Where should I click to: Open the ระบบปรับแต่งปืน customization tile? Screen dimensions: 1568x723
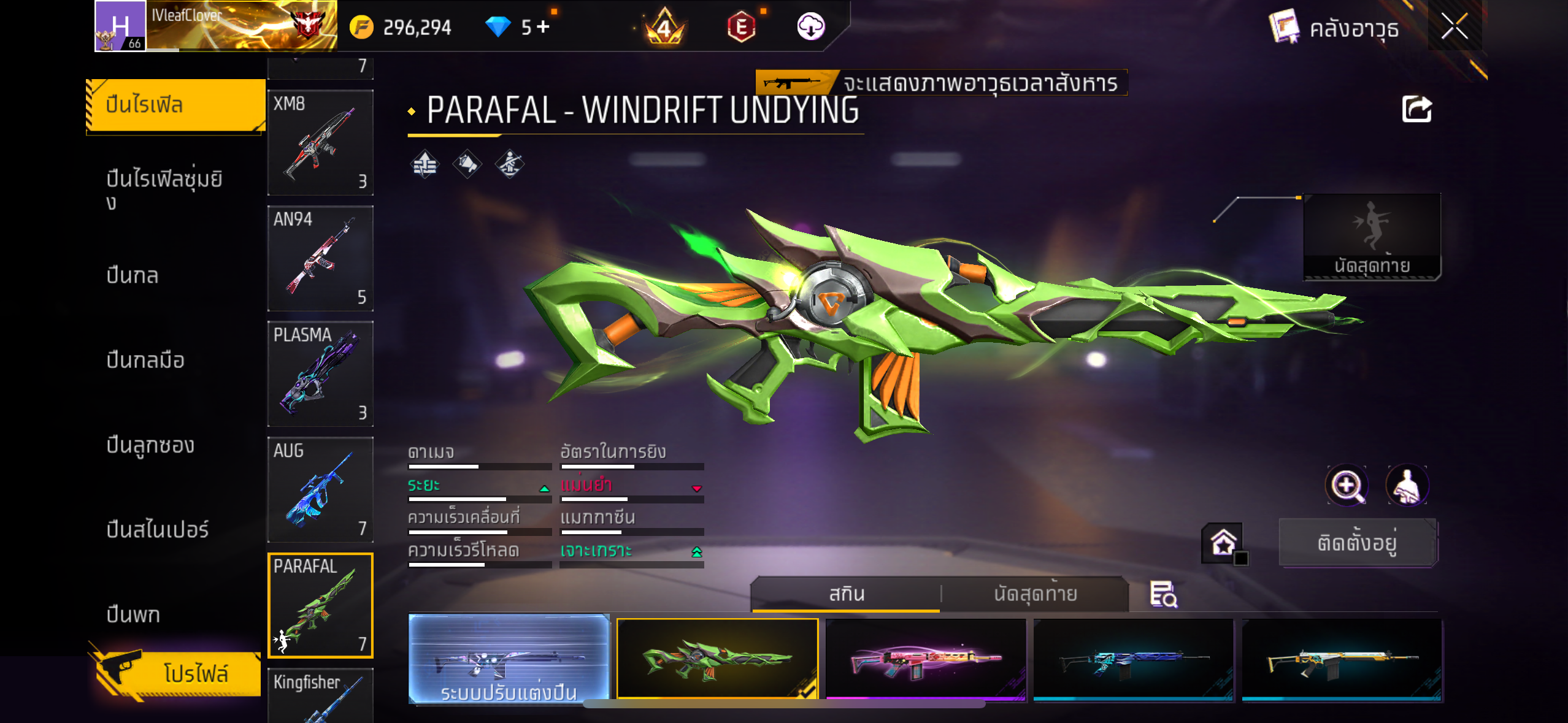tap(509, 659)
